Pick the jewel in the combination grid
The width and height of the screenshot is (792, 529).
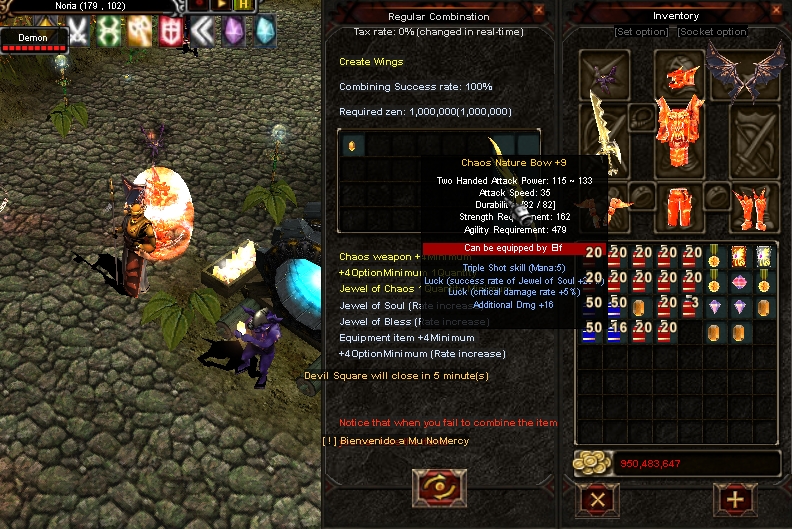(x=351, y=146)
